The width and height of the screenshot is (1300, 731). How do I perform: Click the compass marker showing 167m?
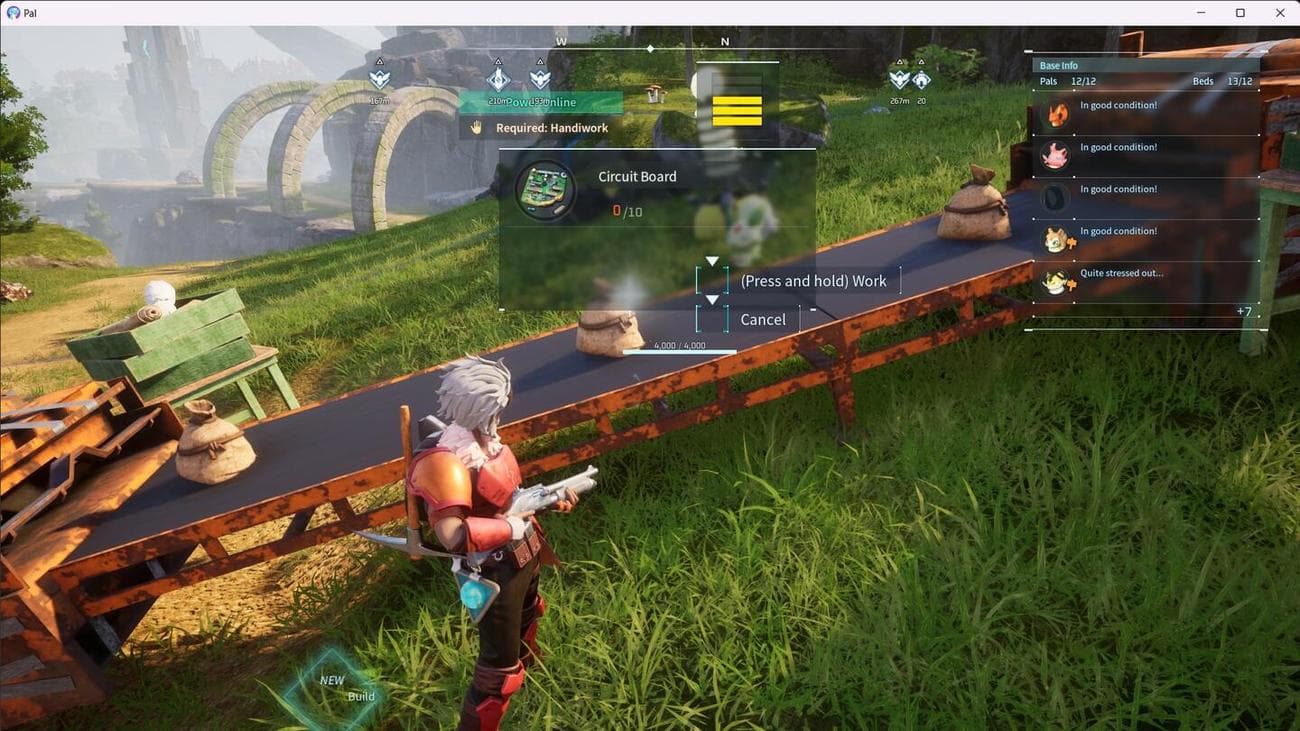tap(379, 79)
